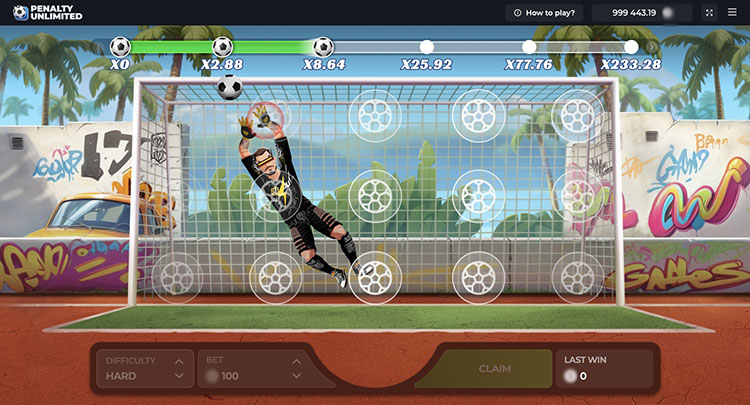Open the How to play? guide
Viewport: 750px width, 405px height.
[x=544, y=13]
